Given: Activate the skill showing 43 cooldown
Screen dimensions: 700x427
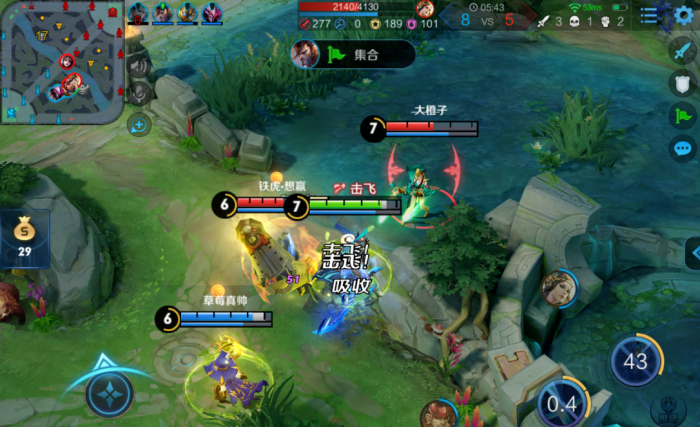Looking at the screenshot, I should [x=636, y=362].
